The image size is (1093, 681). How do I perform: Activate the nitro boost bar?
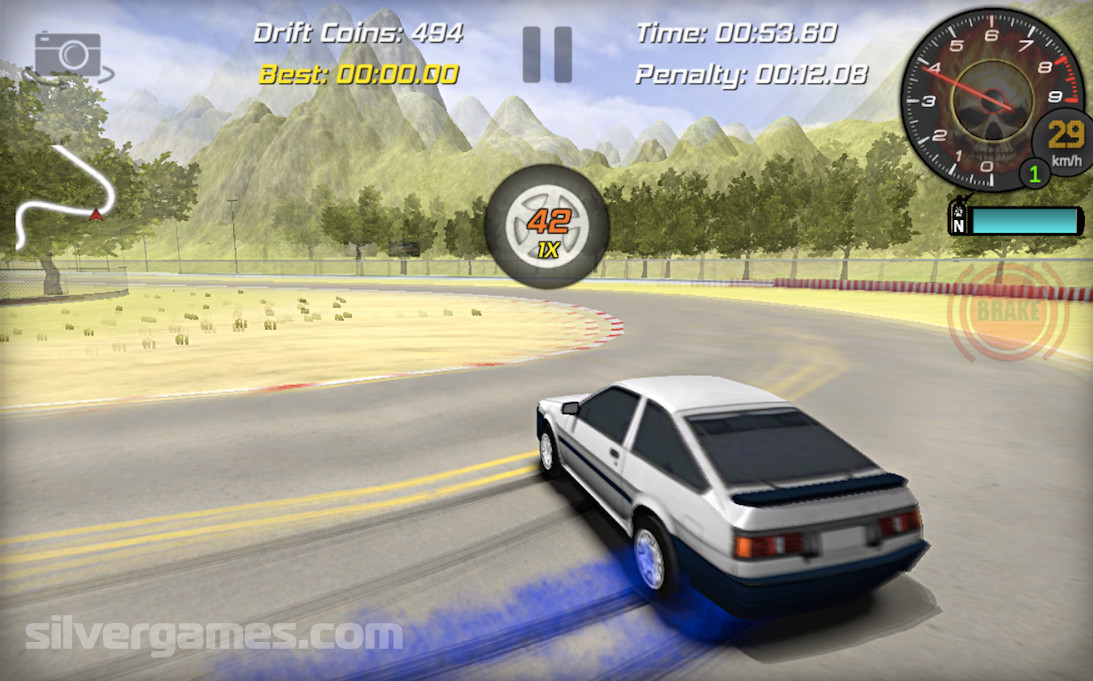click(1023, 220)
